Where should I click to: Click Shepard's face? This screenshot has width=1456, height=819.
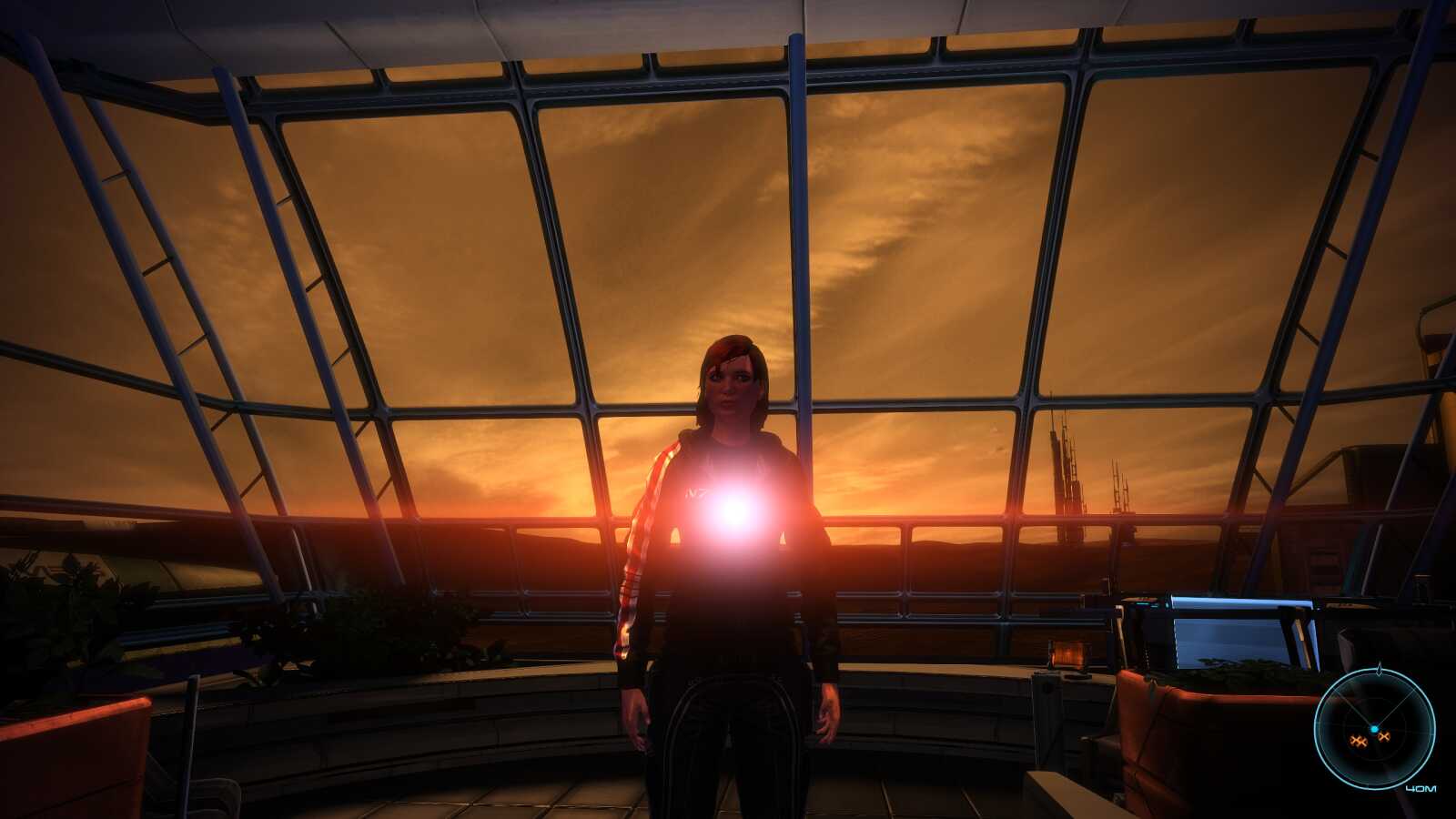pyautogui.click(x=728, y=382)
